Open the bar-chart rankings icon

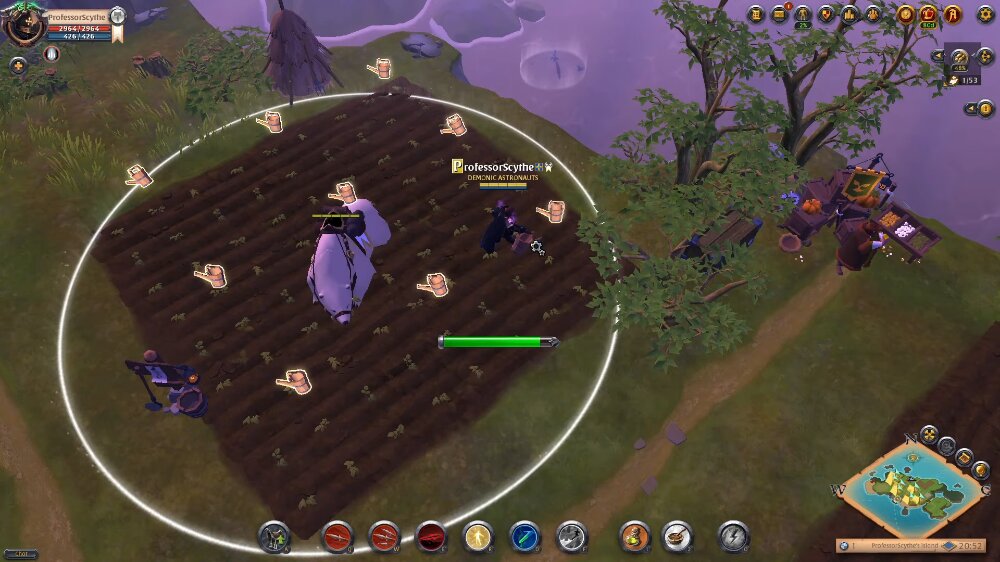pyautogui.click(x=850, y=14)
